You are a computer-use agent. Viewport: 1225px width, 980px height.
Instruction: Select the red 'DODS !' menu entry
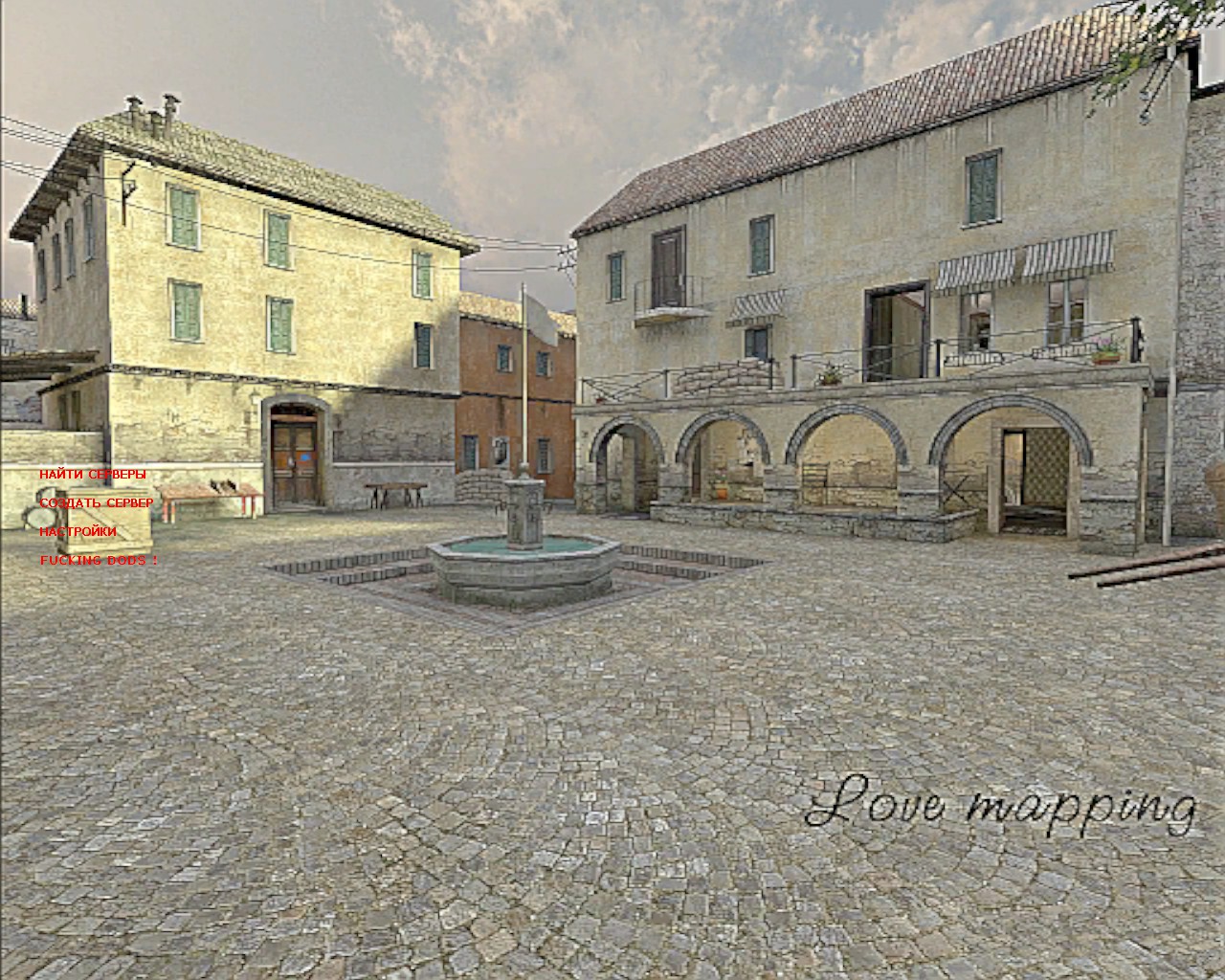click(99, 561)
